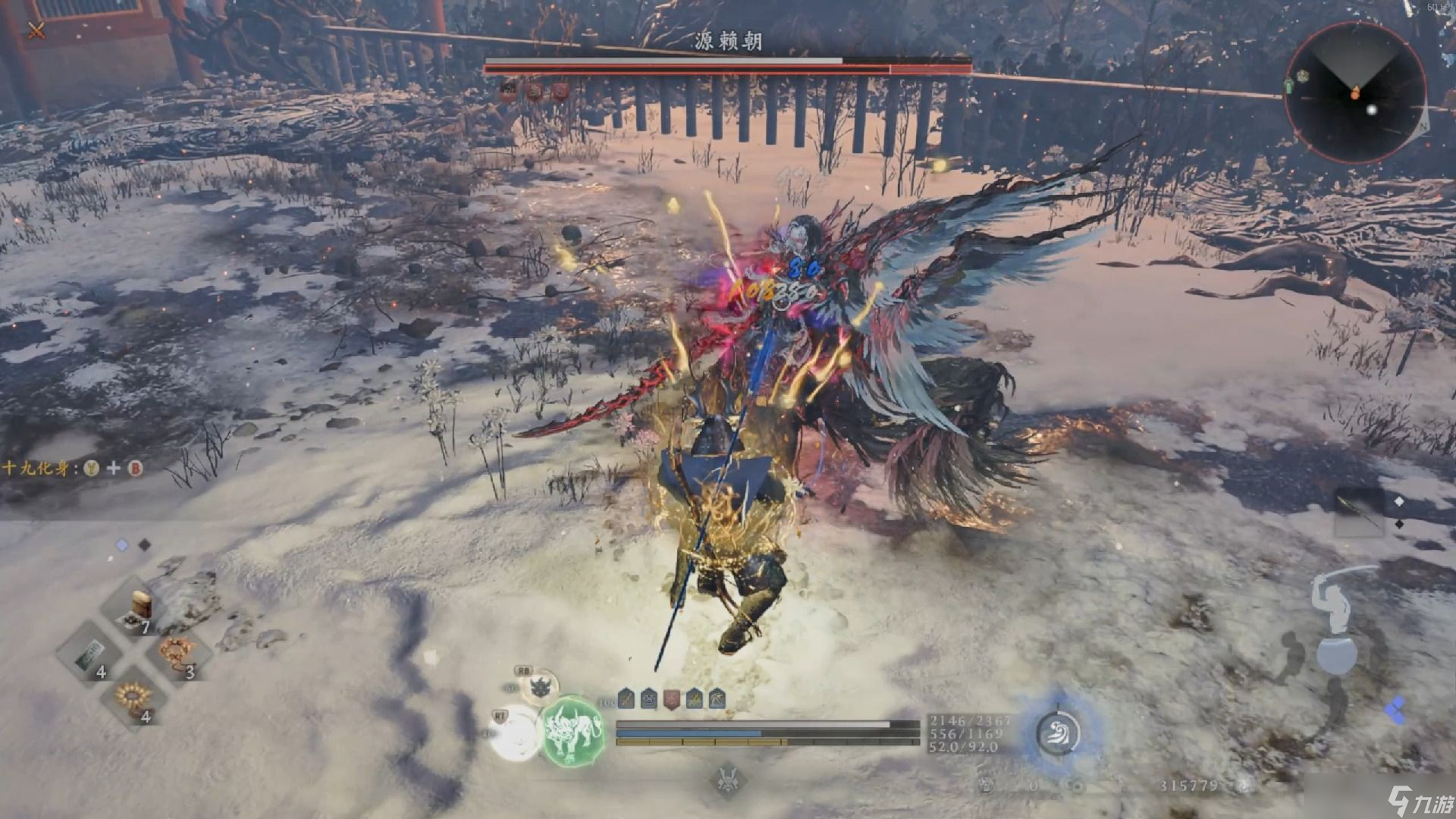Image resolution: width=1456 pixels, height=819 pixels.
Task: Click the circular minimap radar
Action: point(1355,93)
